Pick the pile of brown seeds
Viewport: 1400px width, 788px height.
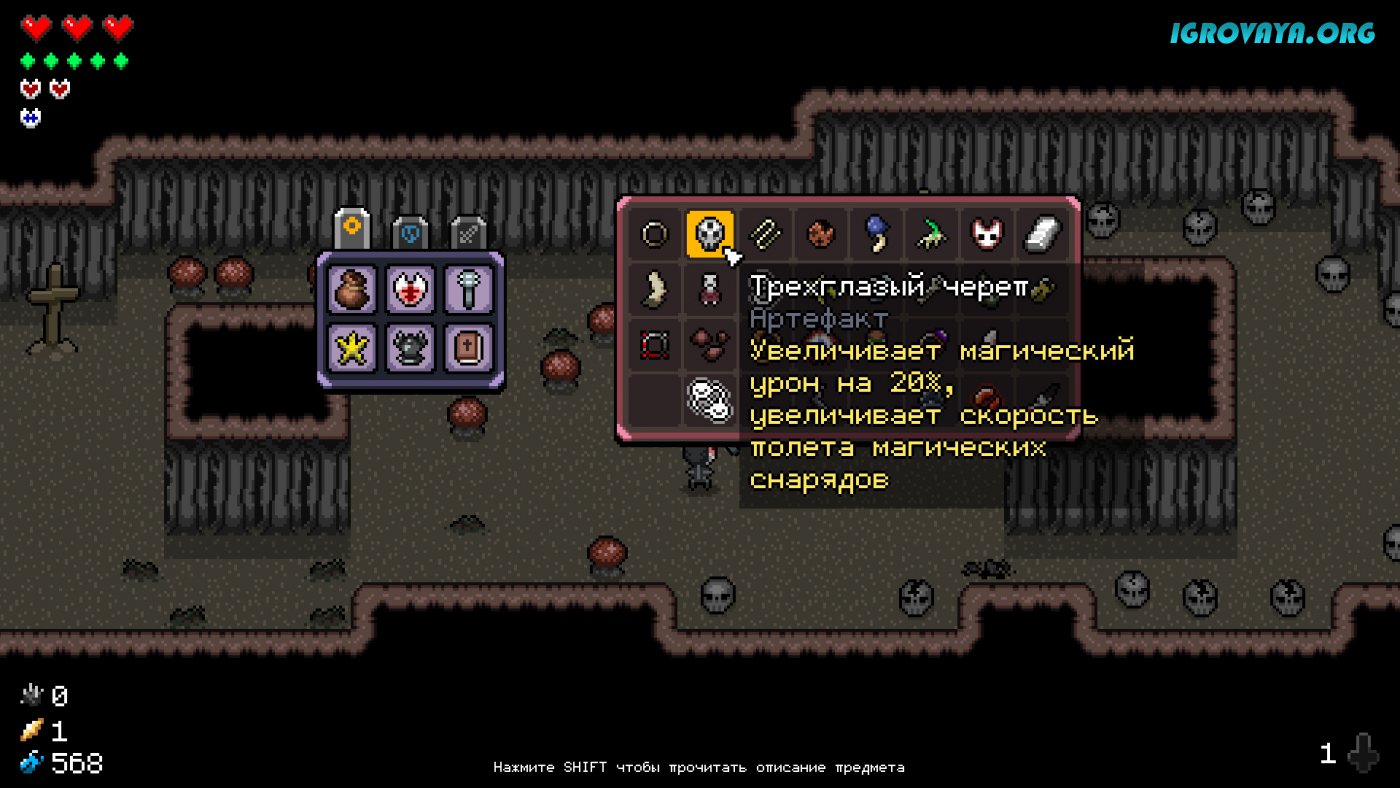click(x=709, y=345)
